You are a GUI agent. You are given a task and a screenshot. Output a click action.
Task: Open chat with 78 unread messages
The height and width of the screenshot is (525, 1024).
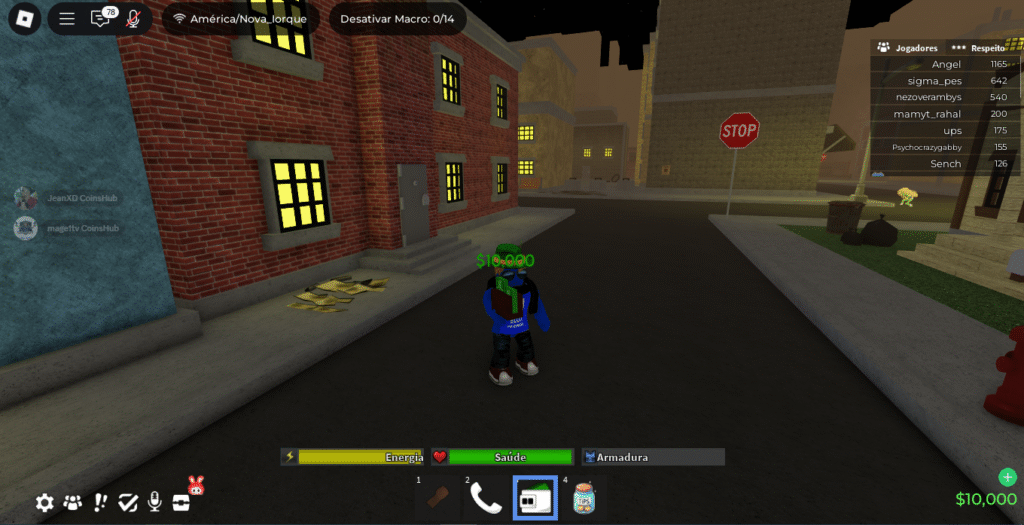(101, 18)
